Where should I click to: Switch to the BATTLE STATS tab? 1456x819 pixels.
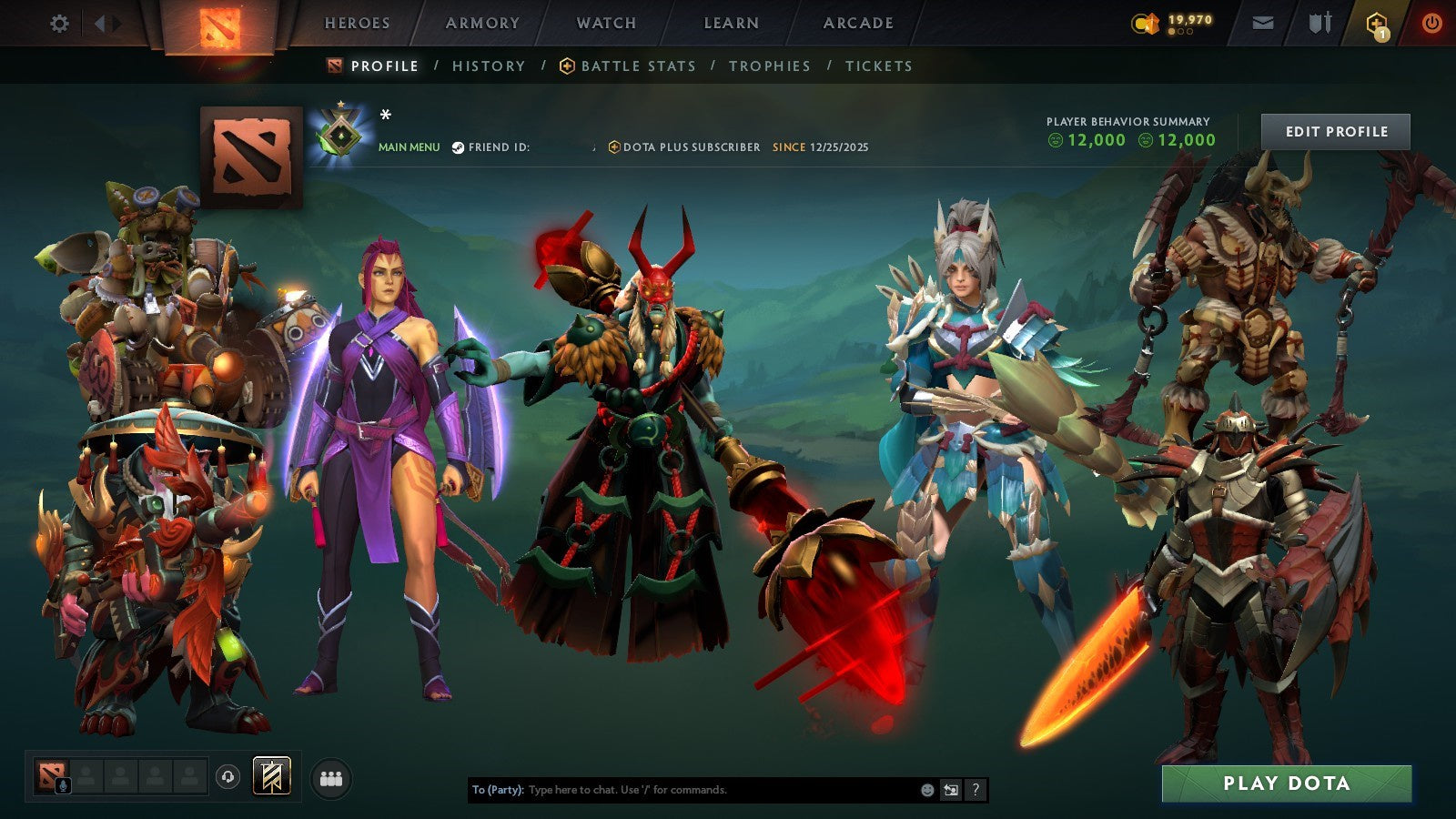(637, 66)
